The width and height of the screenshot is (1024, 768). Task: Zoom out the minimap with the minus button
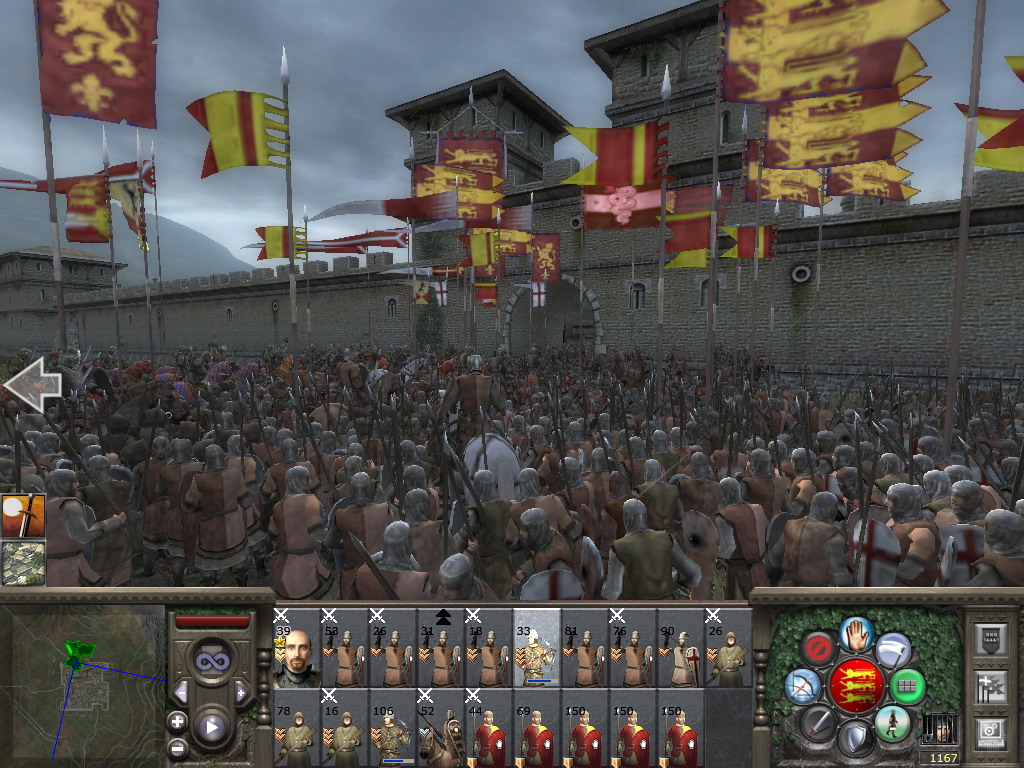177,747
